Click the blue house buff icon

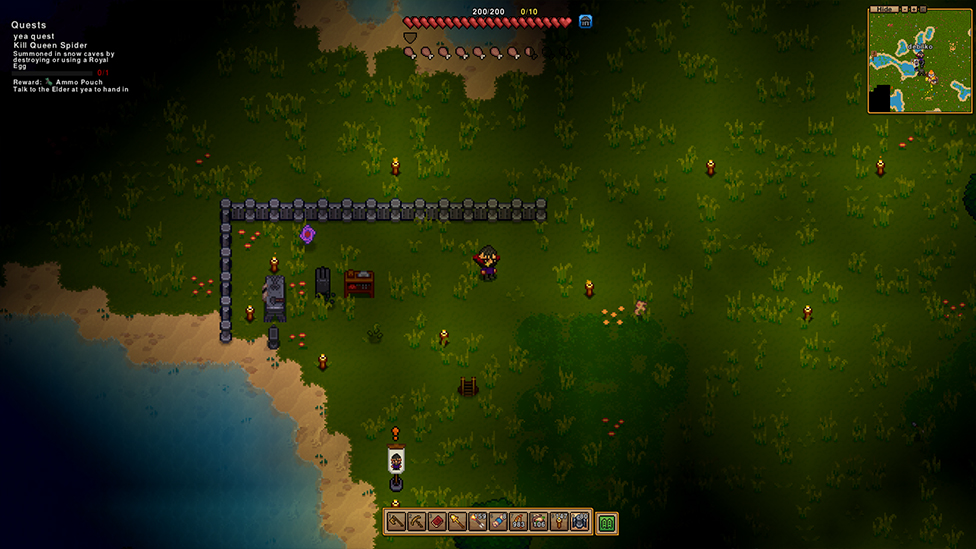pos(586,21)
